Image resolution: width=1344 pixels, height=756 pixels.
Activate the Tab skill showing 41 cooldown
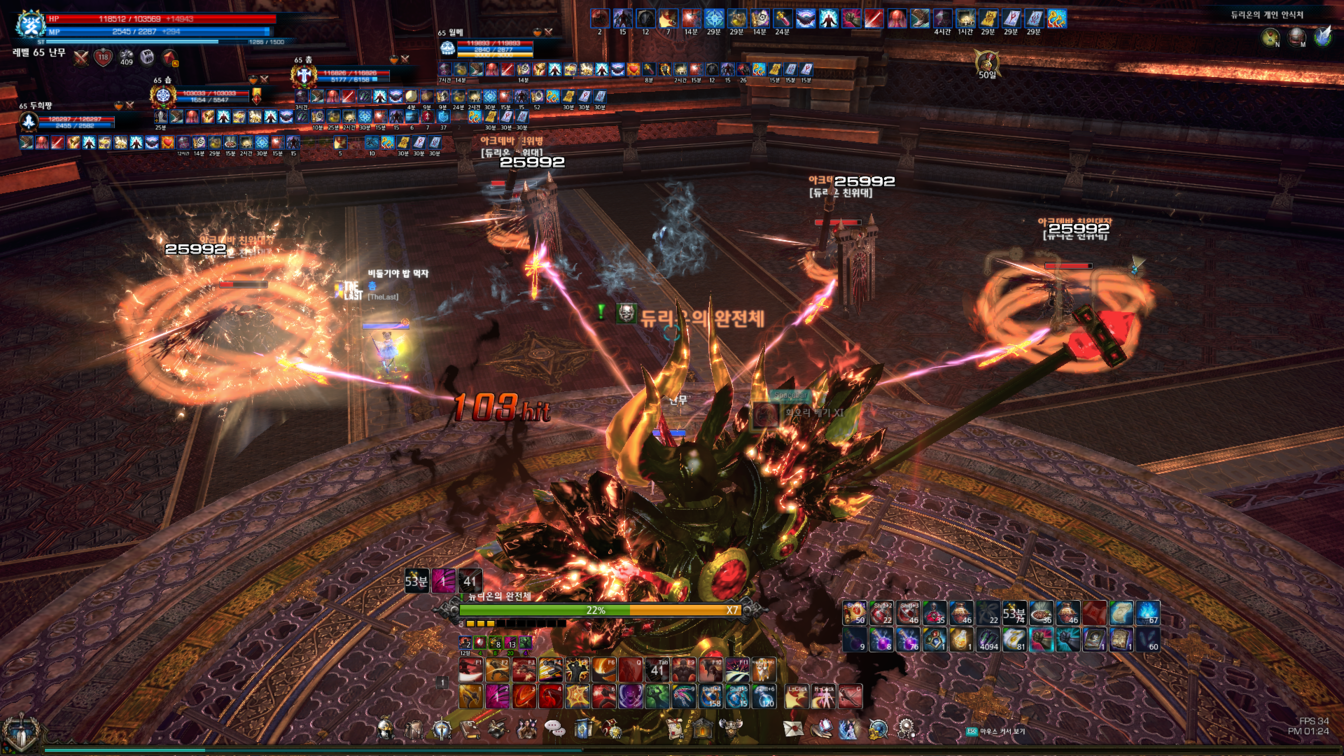coord(657,671)
